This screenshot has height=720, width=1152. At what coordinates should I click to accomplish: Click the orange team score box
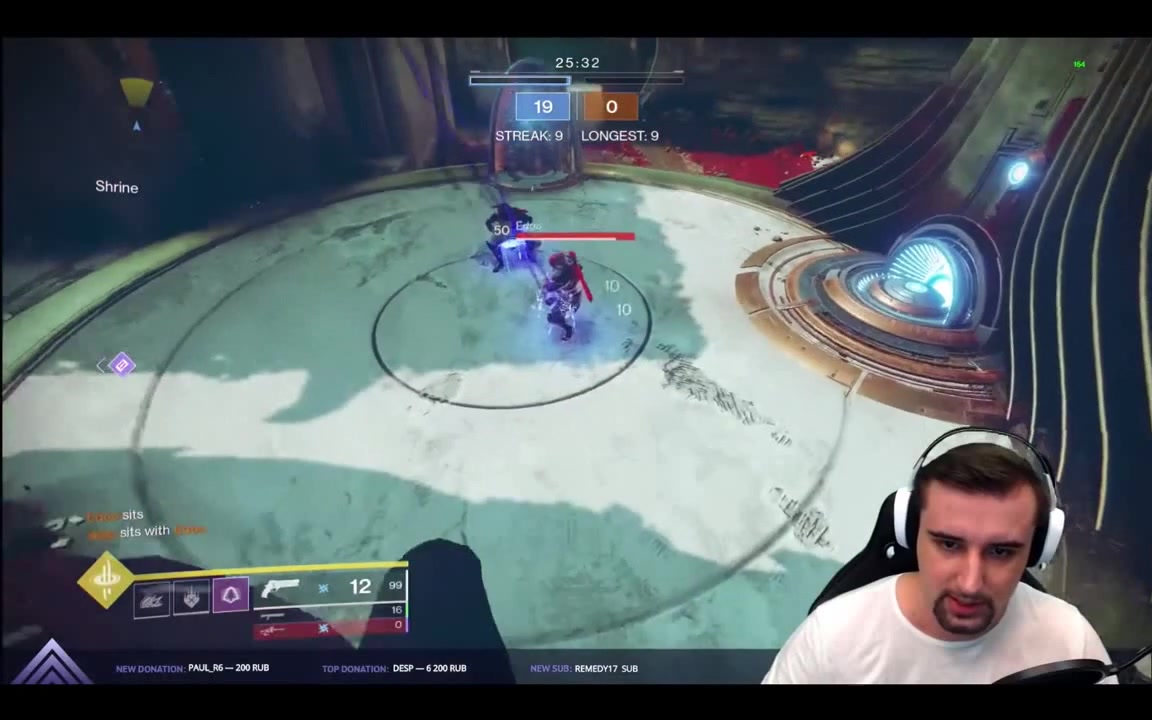tap(611, 107)
